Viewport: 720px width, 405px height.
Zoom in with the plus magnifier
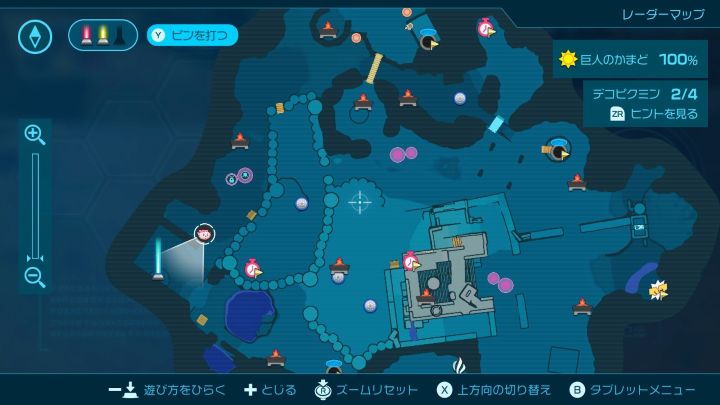pos(34,134)
